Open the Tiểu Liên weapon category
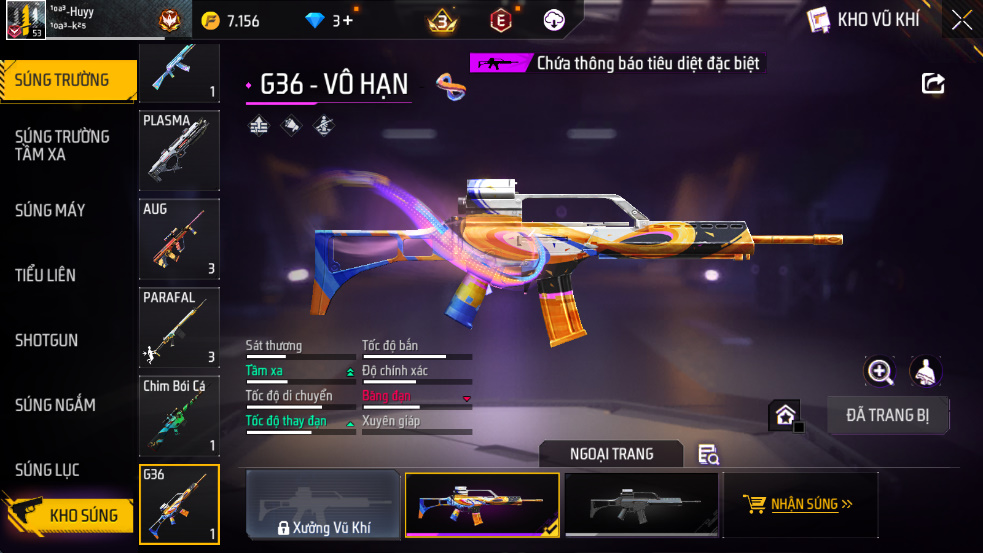The width and height of the screenshot is (983, 553). 45,275
